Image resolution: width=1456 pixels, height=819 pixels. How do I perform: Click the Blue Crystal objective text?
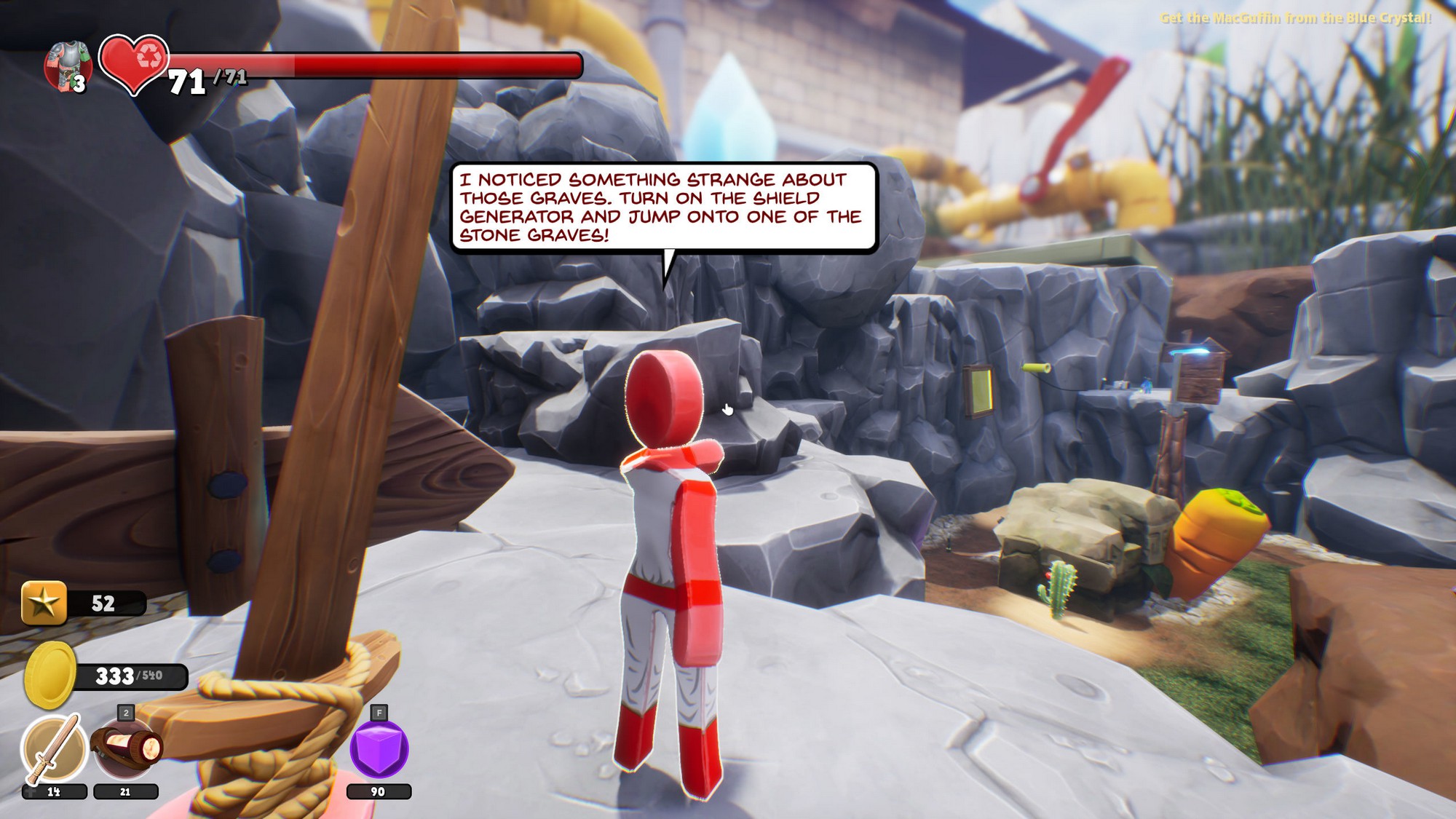pyautogui.click(x=1295, y=17)
